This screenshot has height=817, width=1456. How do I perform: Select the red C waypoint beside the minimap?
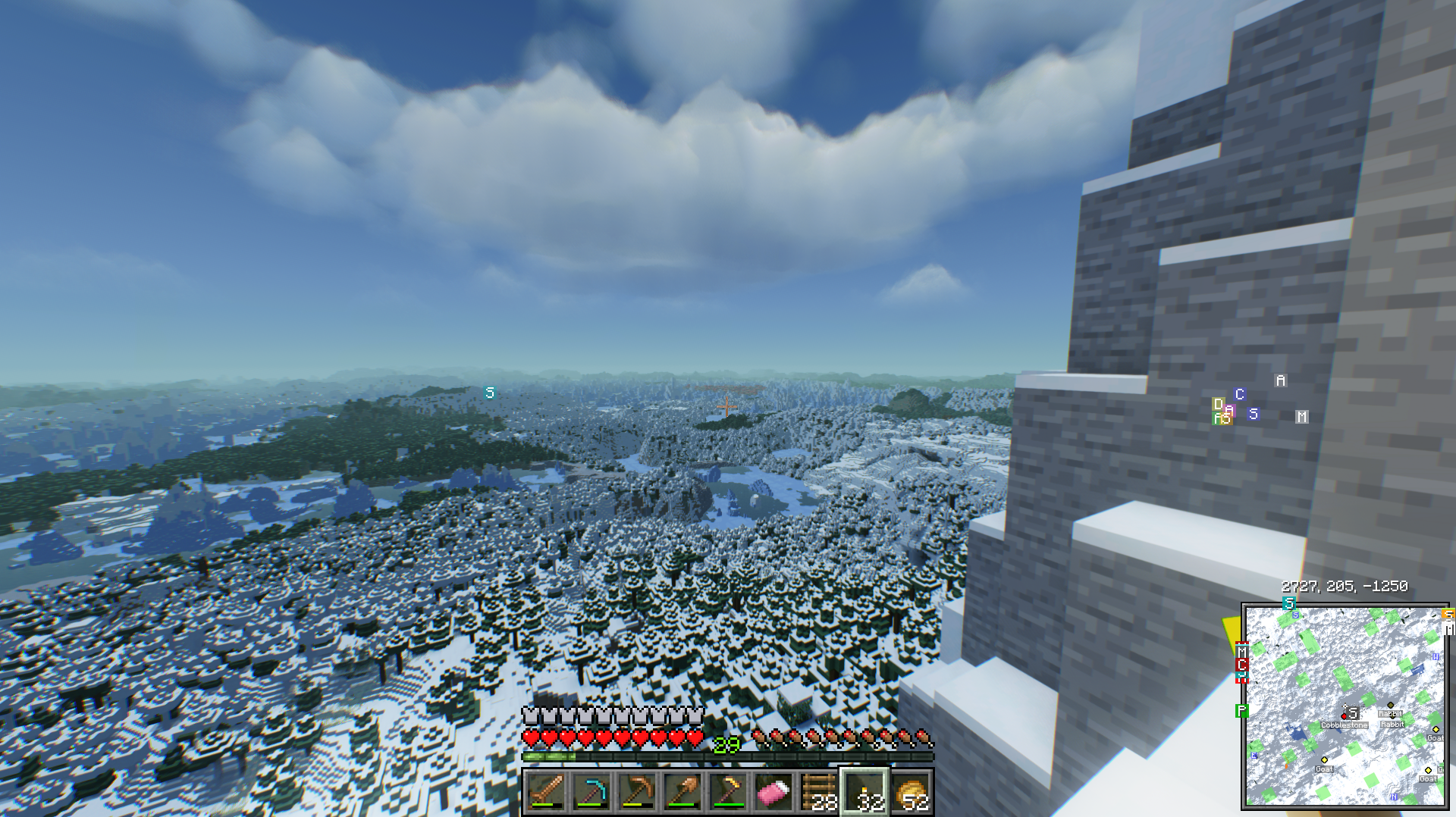click(1241, 665)
